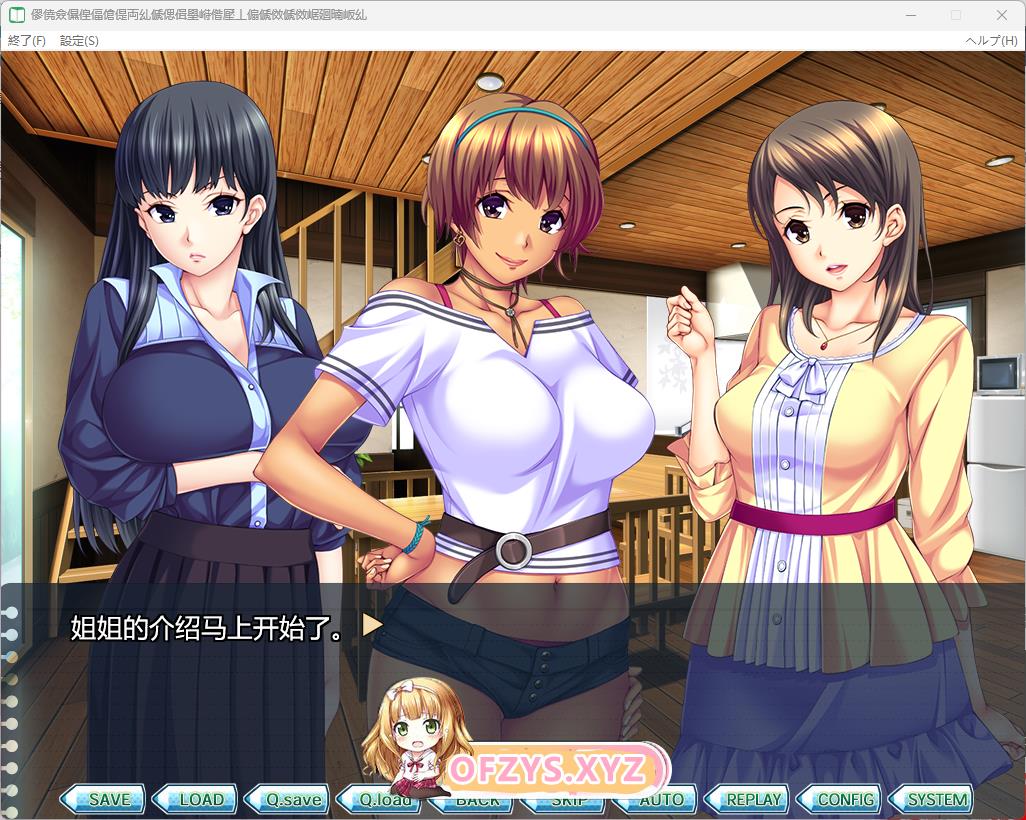Screen dimensions: 1026x820
Task: Open the SYSTEM menu
Action: coord(934,800)
